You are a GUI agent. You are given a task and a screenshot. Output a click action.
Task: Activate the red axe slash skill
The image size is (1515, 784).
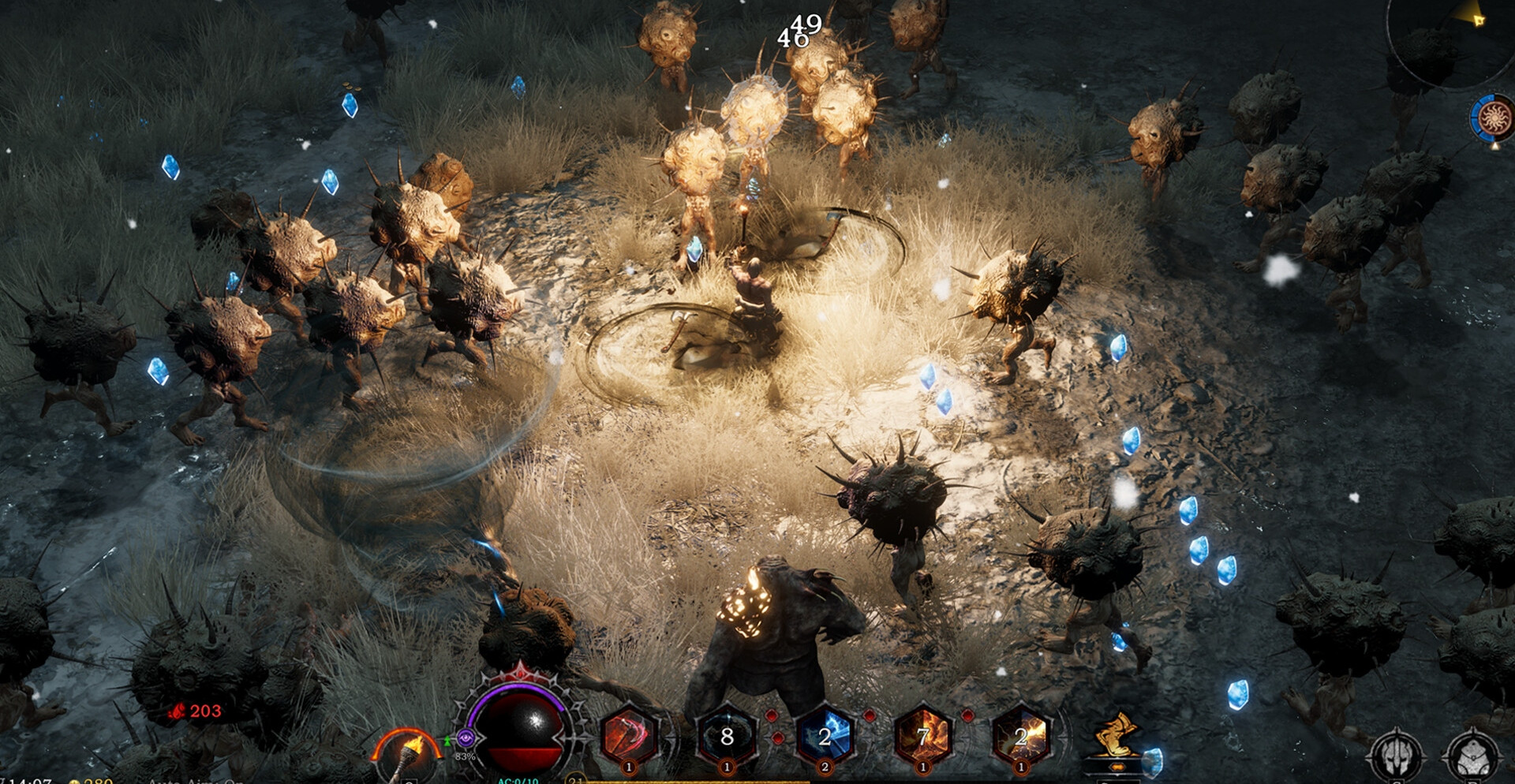(629, 737)
